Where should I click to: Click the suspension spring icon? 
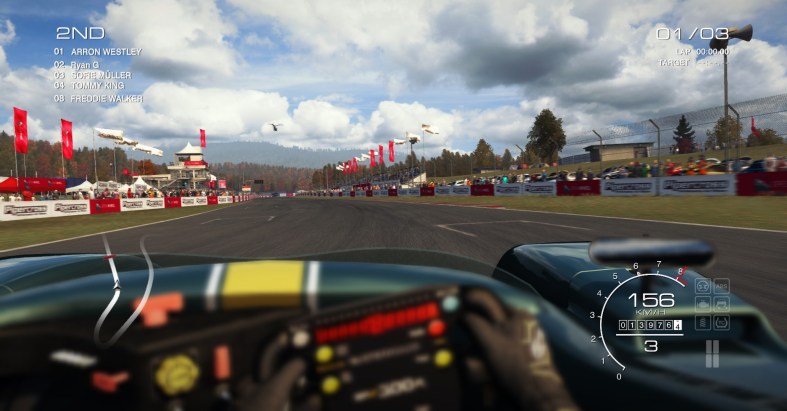(703, 322)
